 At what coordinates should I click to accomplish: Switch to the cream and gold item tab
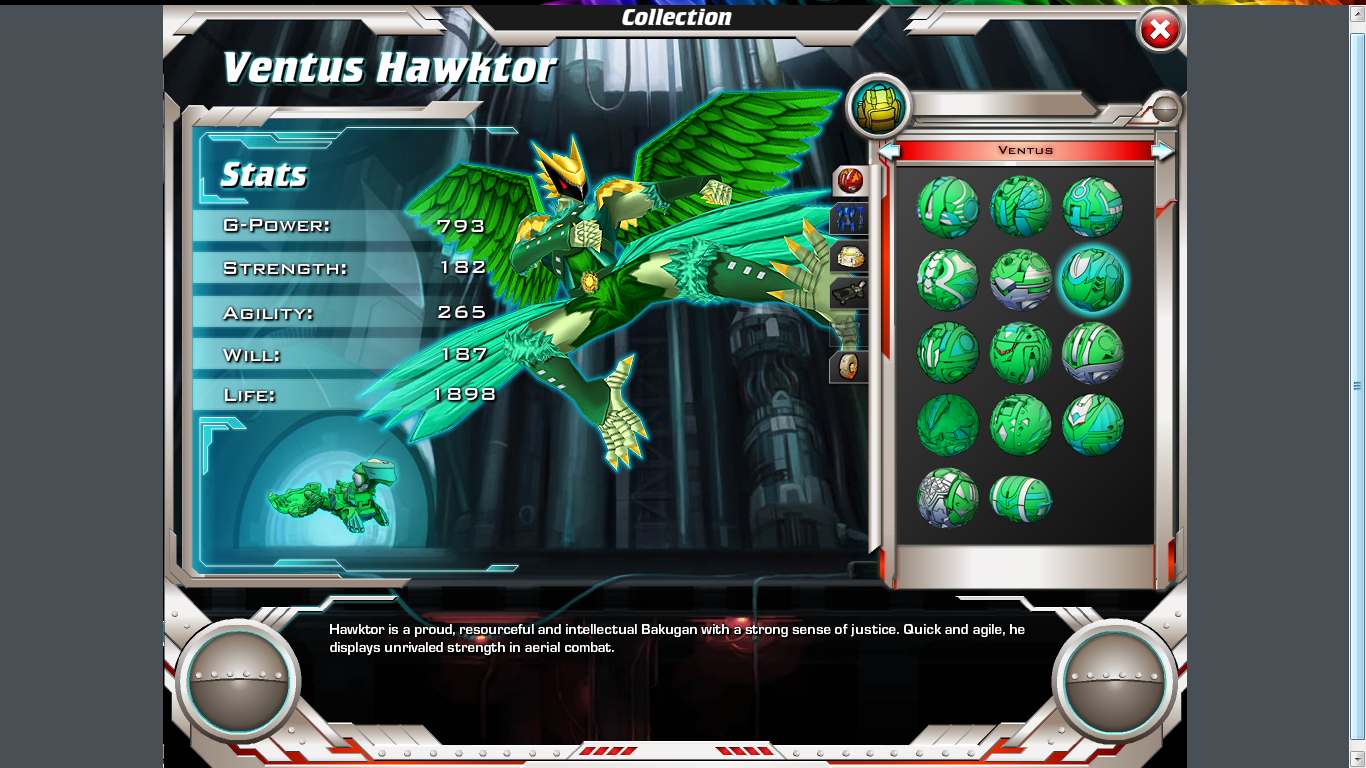(848, 257)
